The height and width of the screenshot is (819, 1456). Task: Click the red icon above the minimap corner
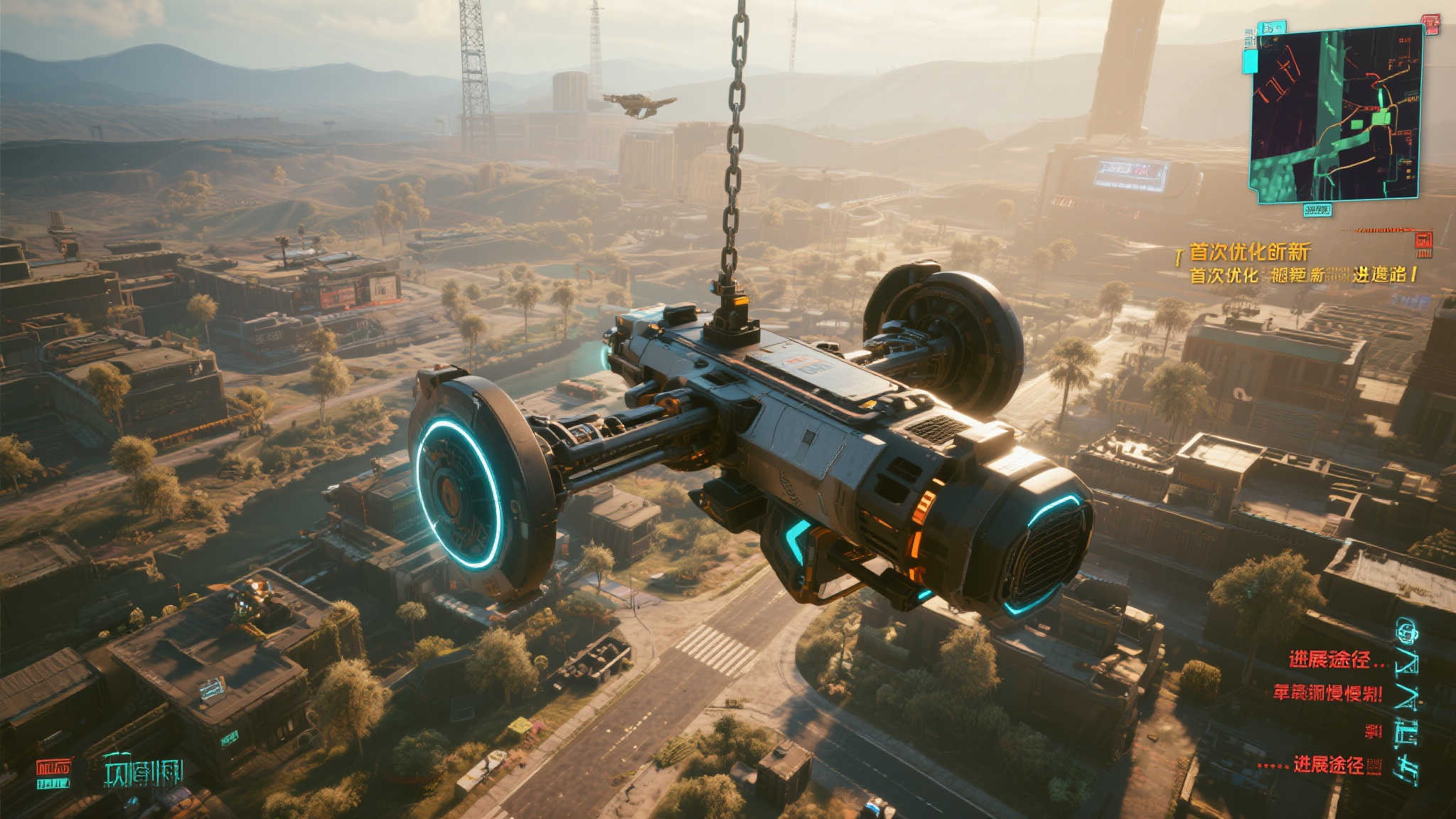click(x=1429, y=26)
